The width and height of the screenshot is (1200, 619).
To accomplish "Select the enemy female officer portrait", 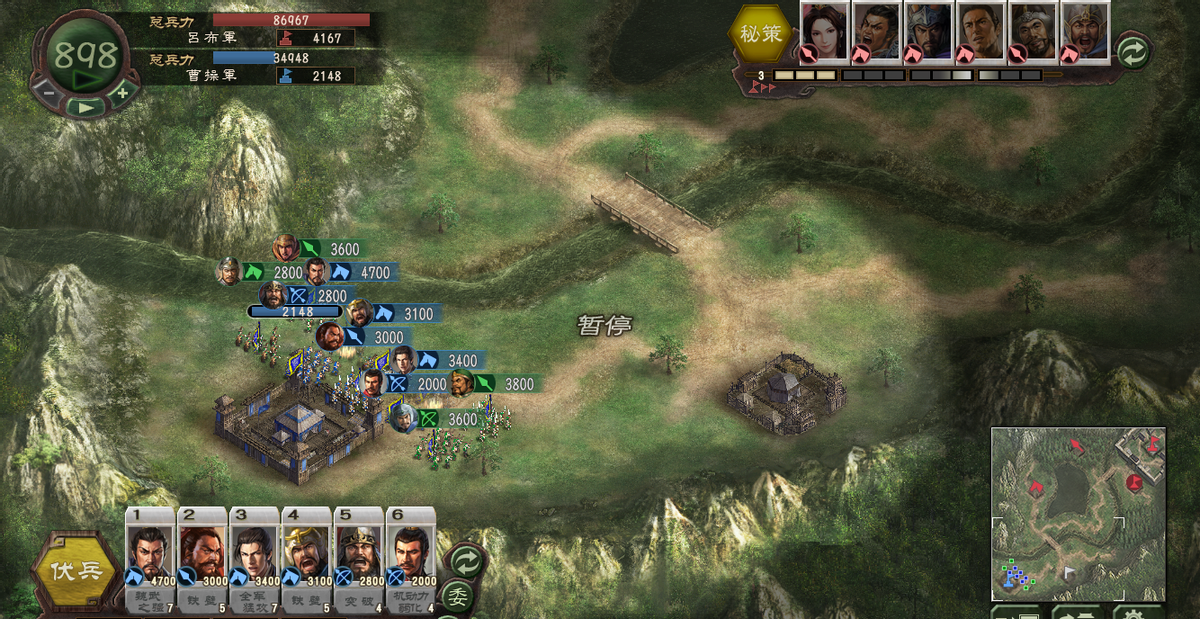I will (x=824, y=32).
